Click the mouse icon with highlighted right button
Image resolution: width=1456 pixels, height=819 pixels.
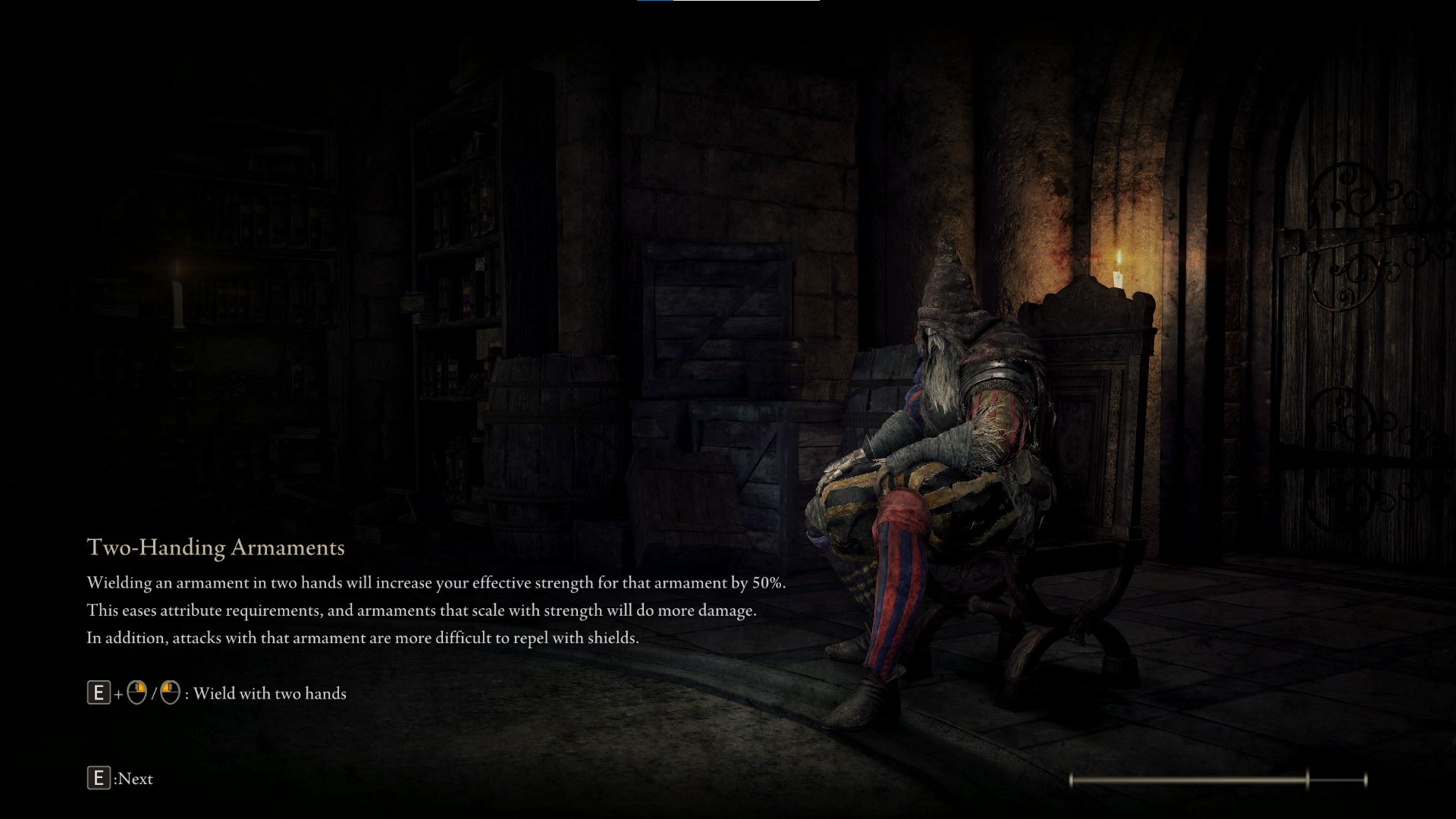click(136, 692)
